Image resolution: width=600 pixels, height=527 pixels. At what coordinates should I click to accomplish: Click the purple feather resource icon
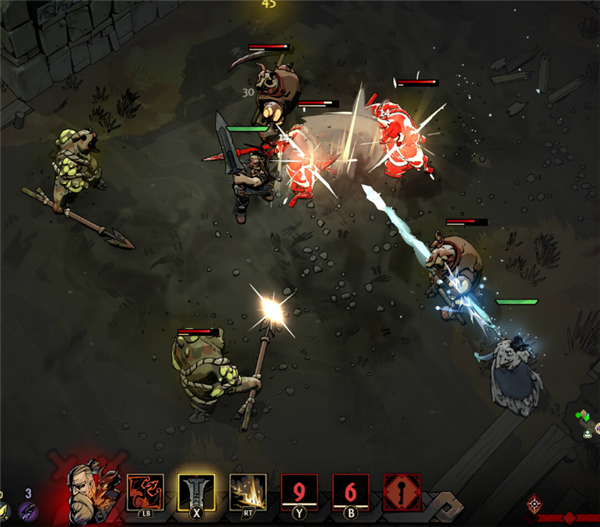click(27, 510)
